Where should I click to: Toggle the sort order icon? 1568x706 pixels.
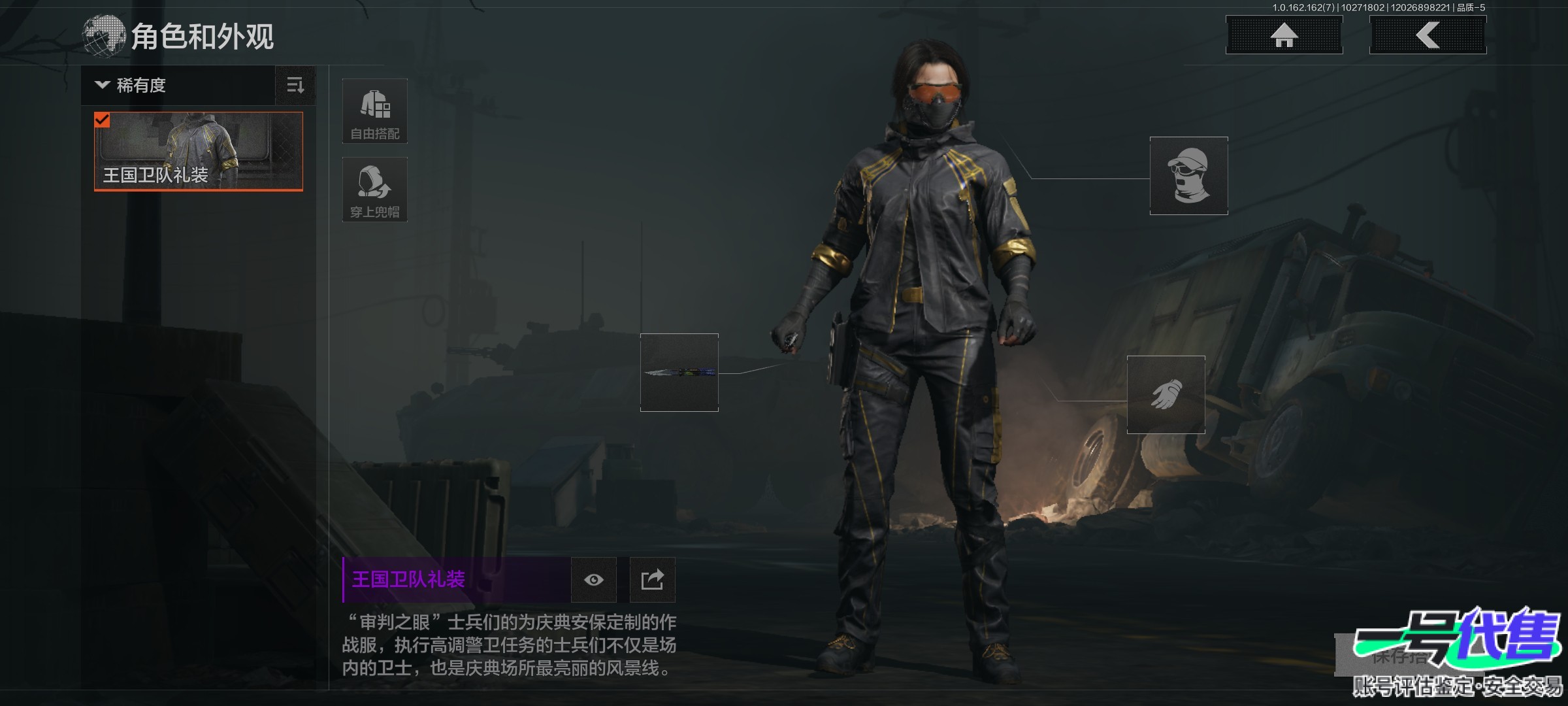coord(295,85)
